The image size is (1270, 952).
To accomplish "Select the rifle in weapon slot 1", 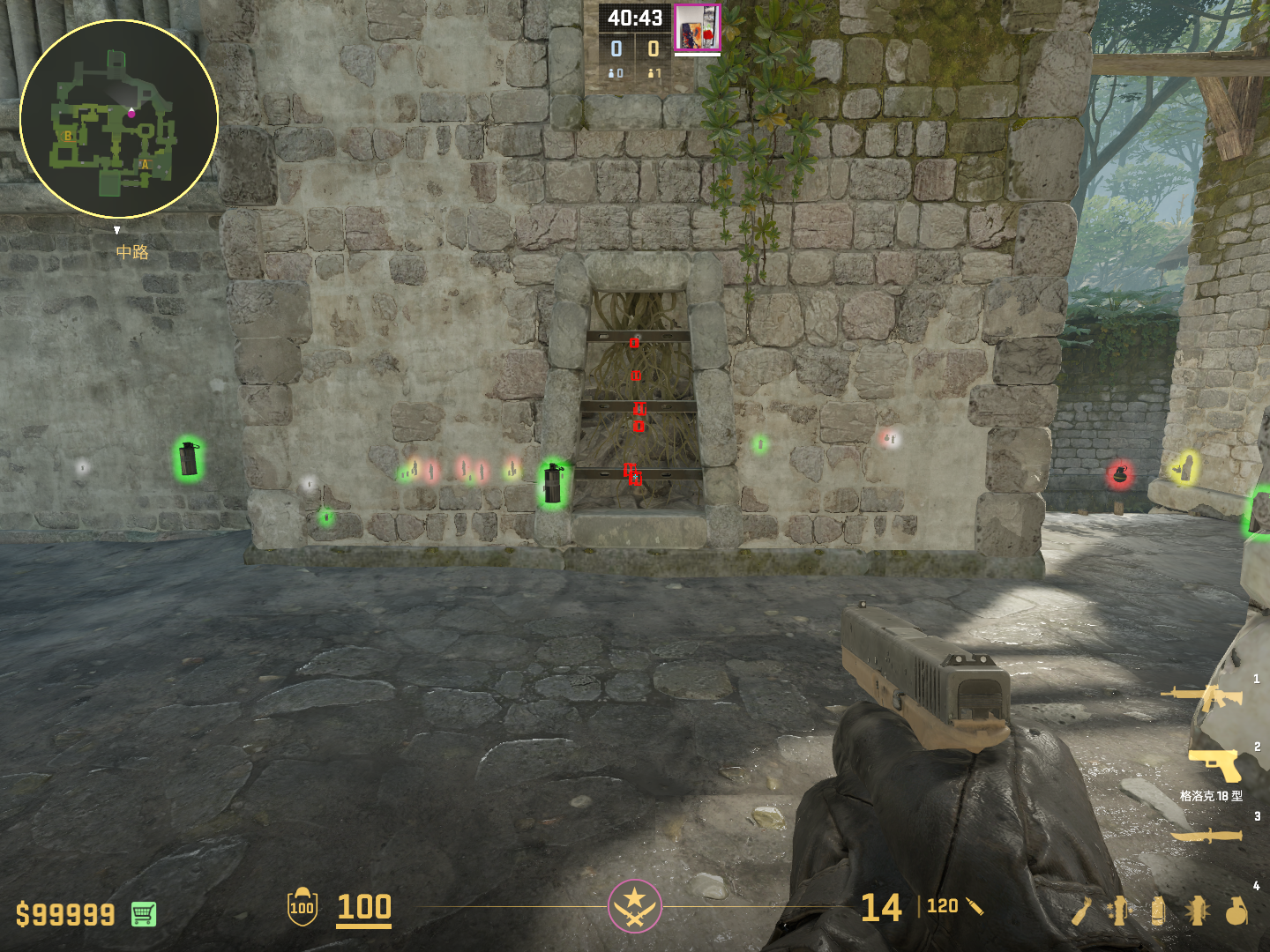I will (x=1202, y=697).
